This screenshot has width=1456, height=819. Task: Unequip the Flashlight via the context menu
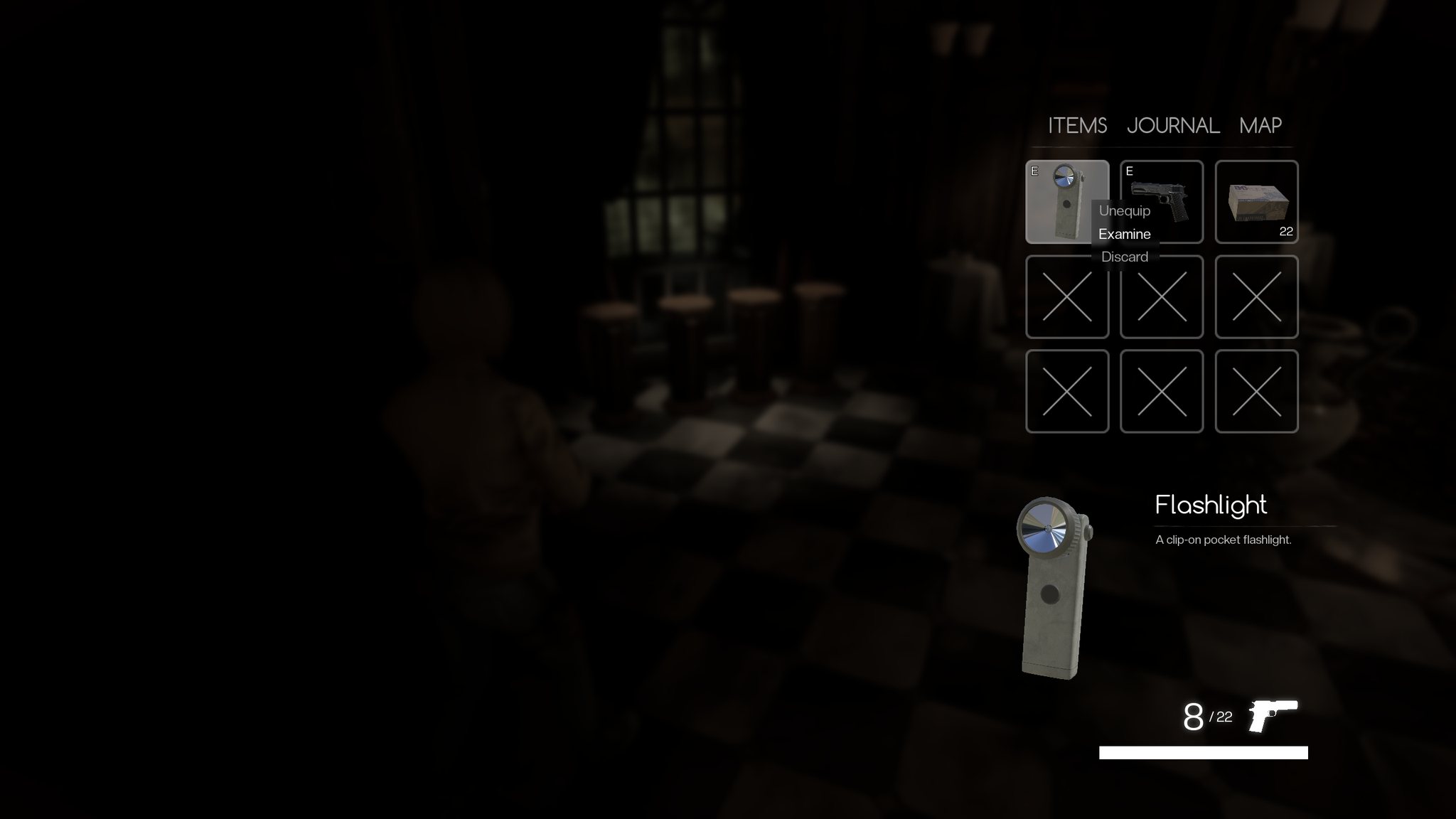point(1124,210)
